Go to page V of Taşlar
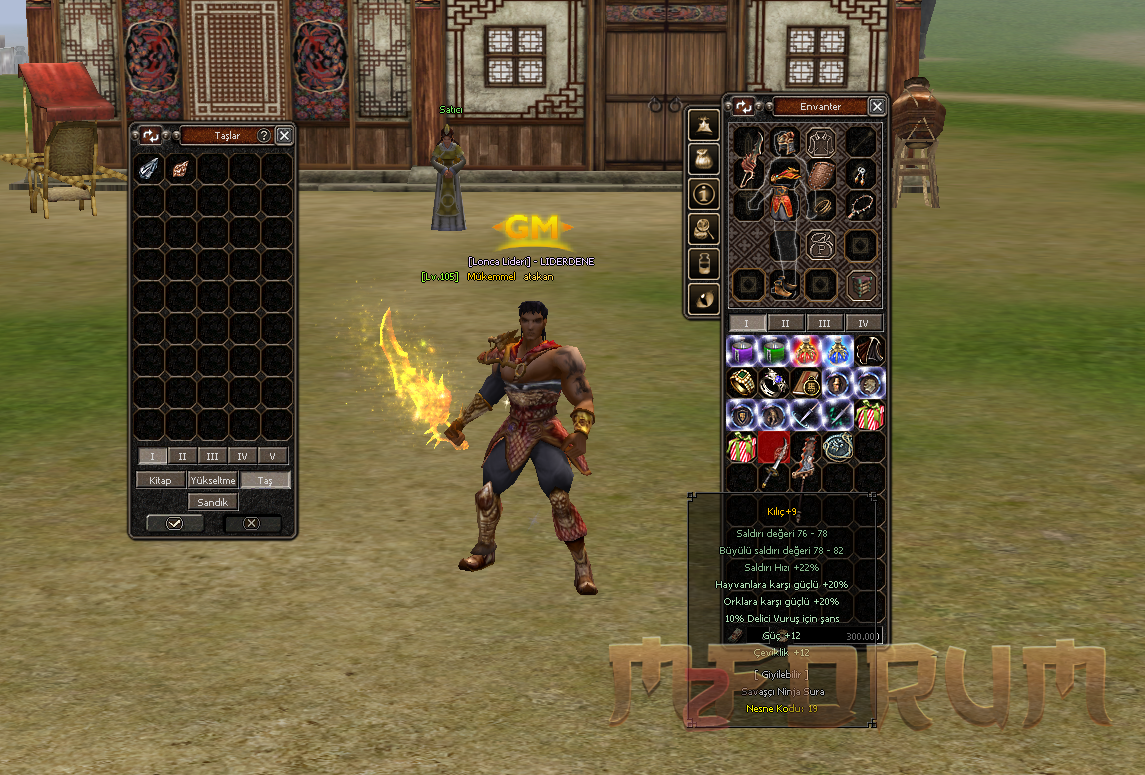This screenshot has height=775, width=1145. (272, 456)
